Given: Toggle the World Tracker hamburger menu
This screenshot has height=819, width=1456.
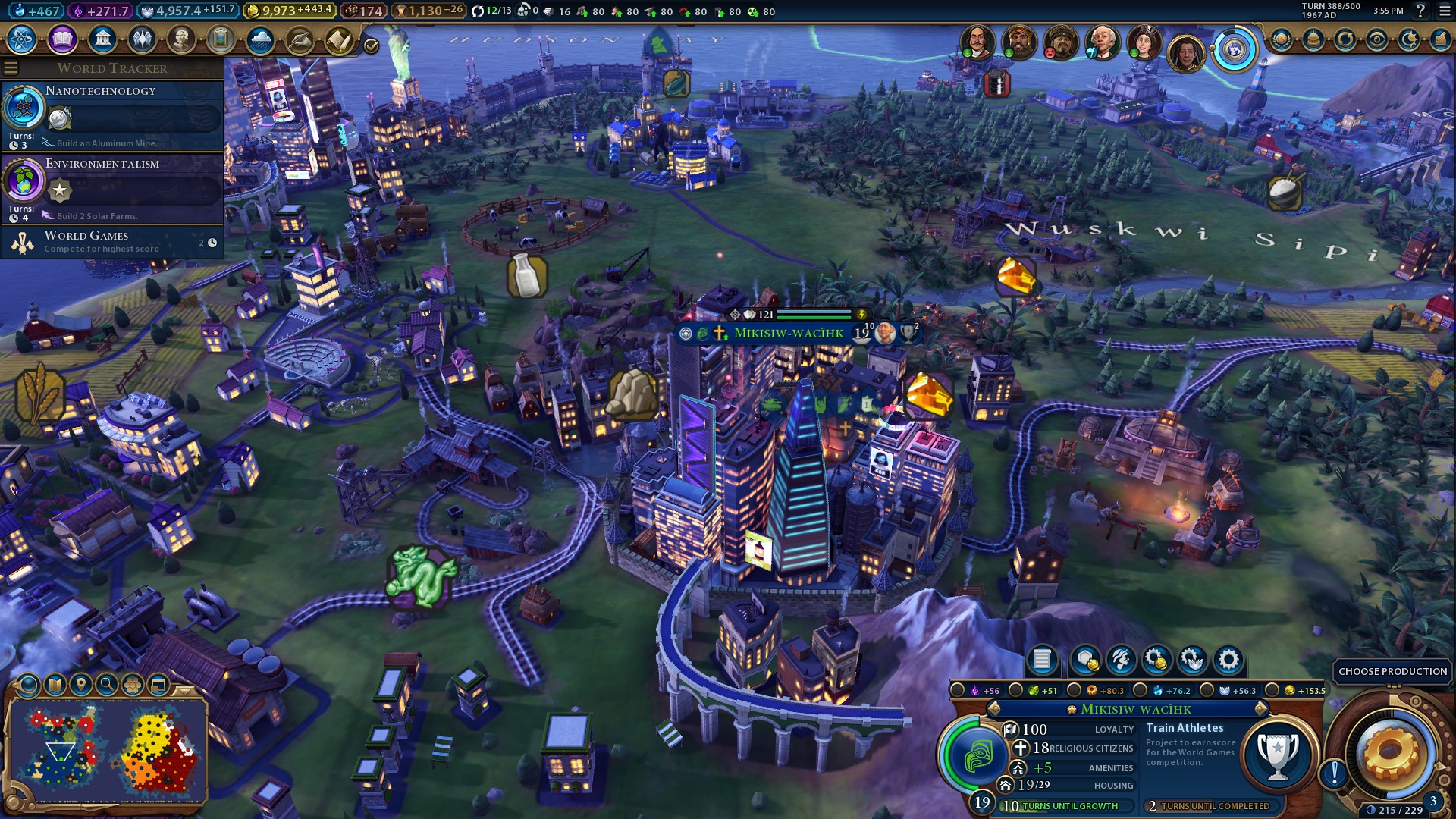Looking at the screenshot, I should 11,68.
